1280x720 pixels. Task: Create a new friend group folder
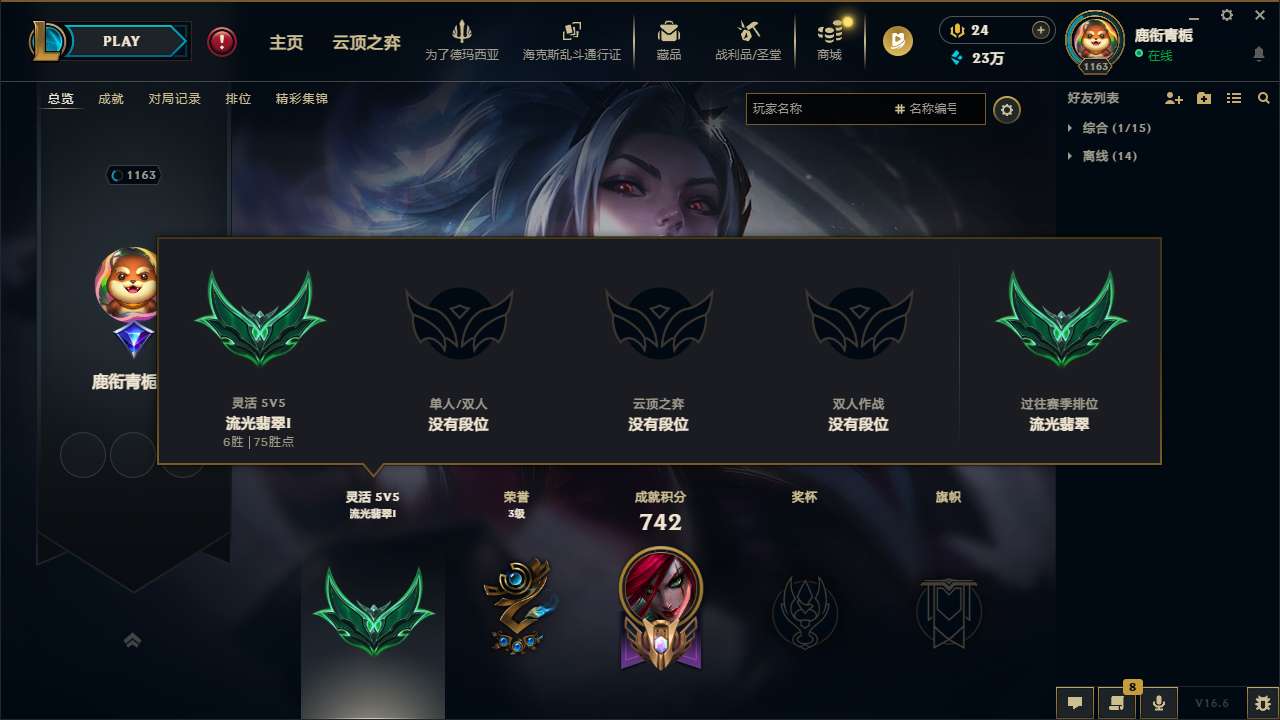click(x=1202, y=98)
